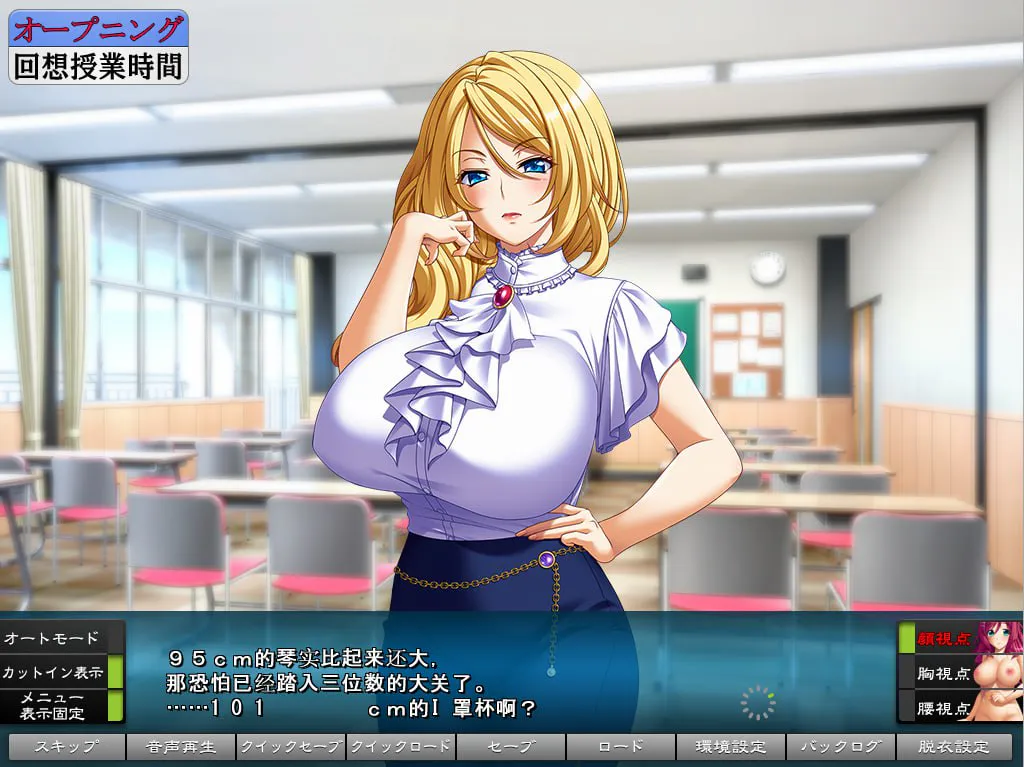Show the バックログ message backlog
The height and width of the screenshot is (767, 1024).
click(x=841, y=747)
